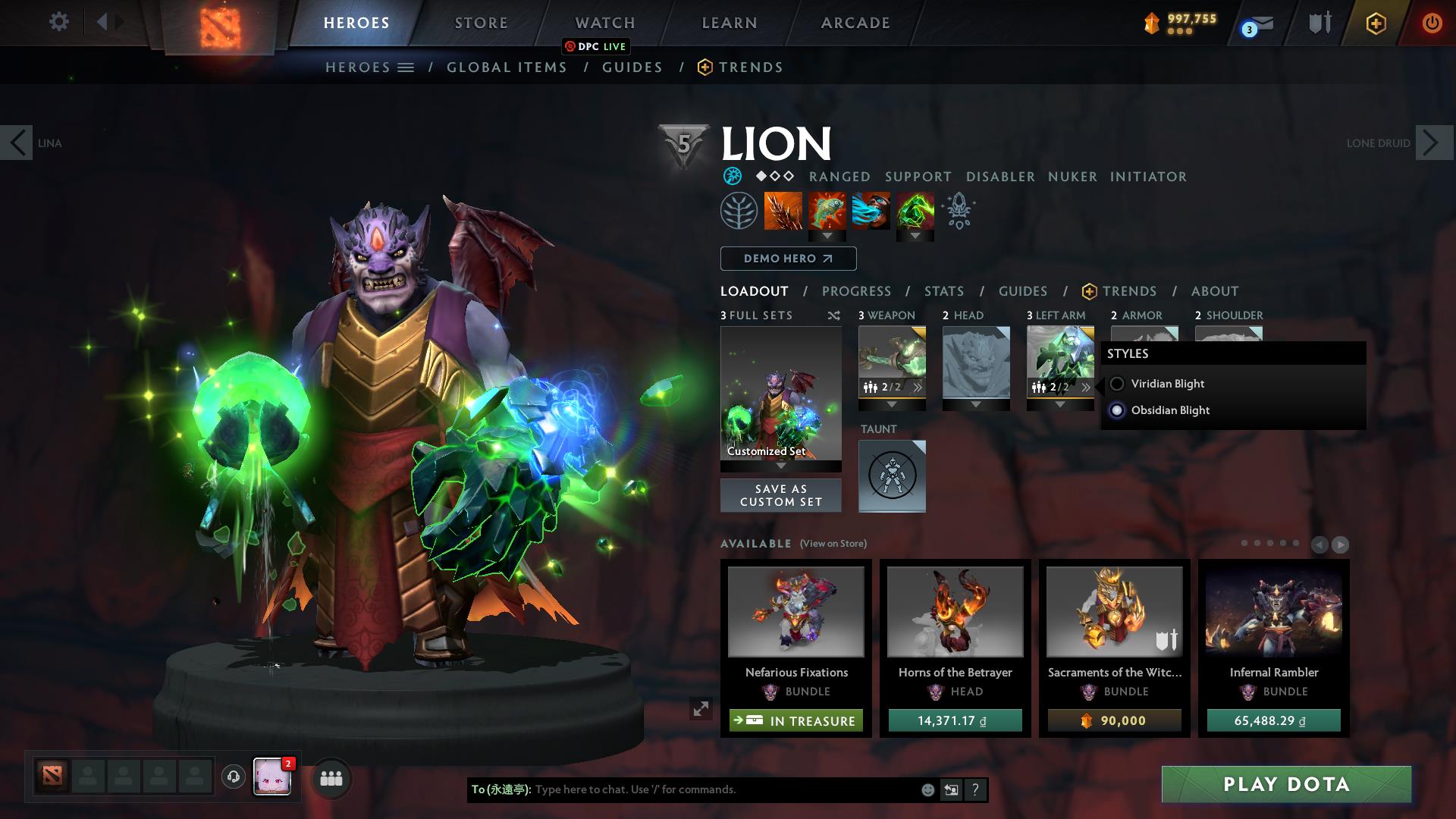Open the Left Arm item dropdown arrow

[1059, 404]
